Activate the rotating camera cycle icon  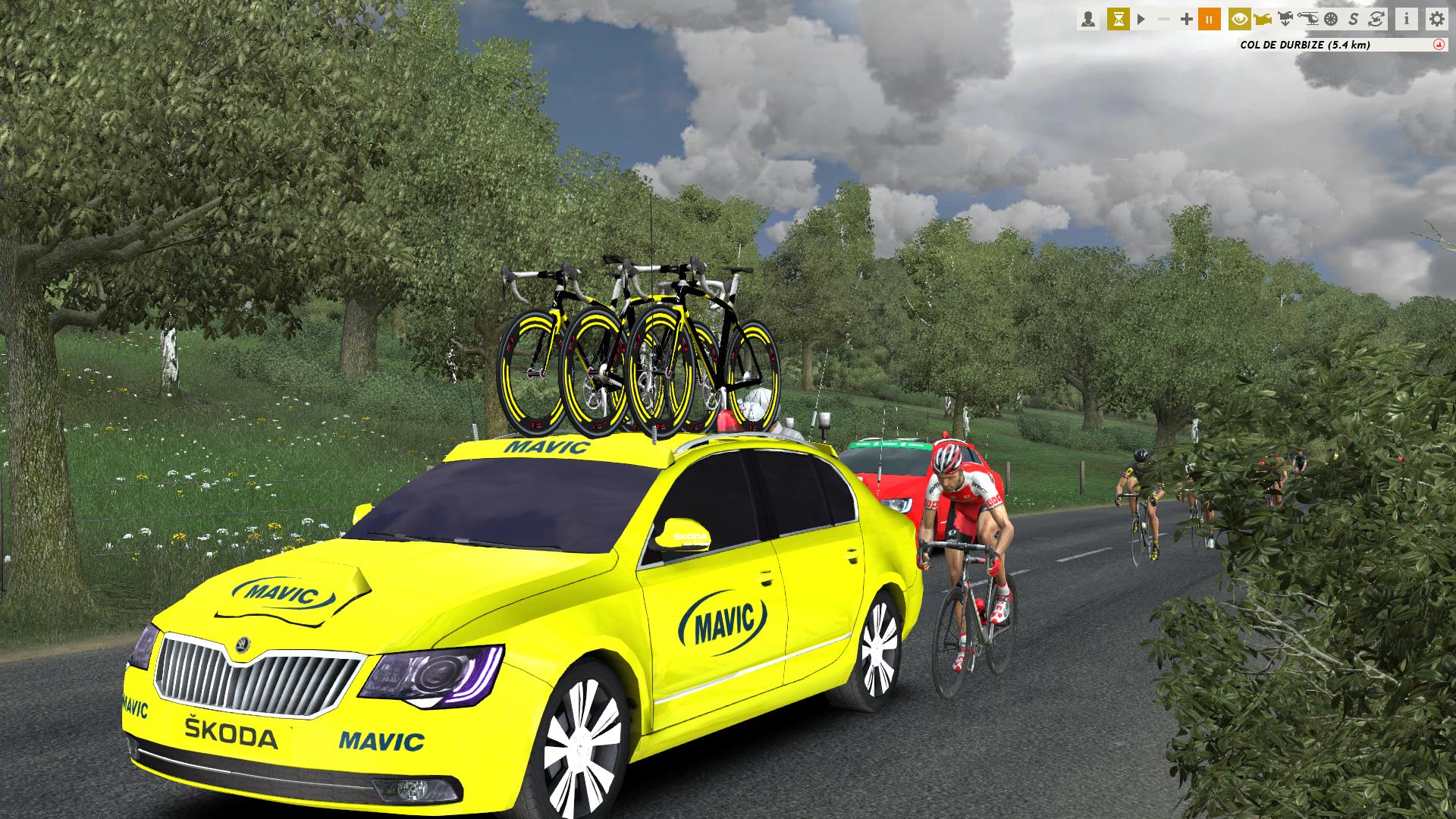coord(1376,19)
